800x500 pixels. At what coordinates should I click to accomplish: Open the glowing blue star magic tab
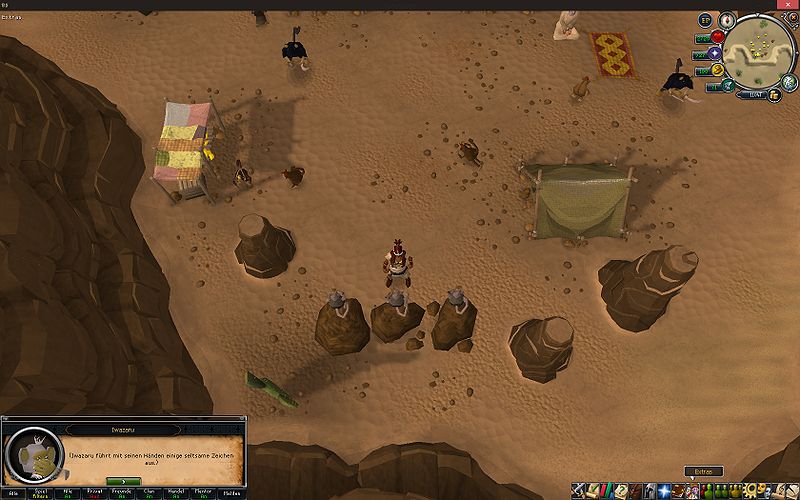tap(665, 491)
